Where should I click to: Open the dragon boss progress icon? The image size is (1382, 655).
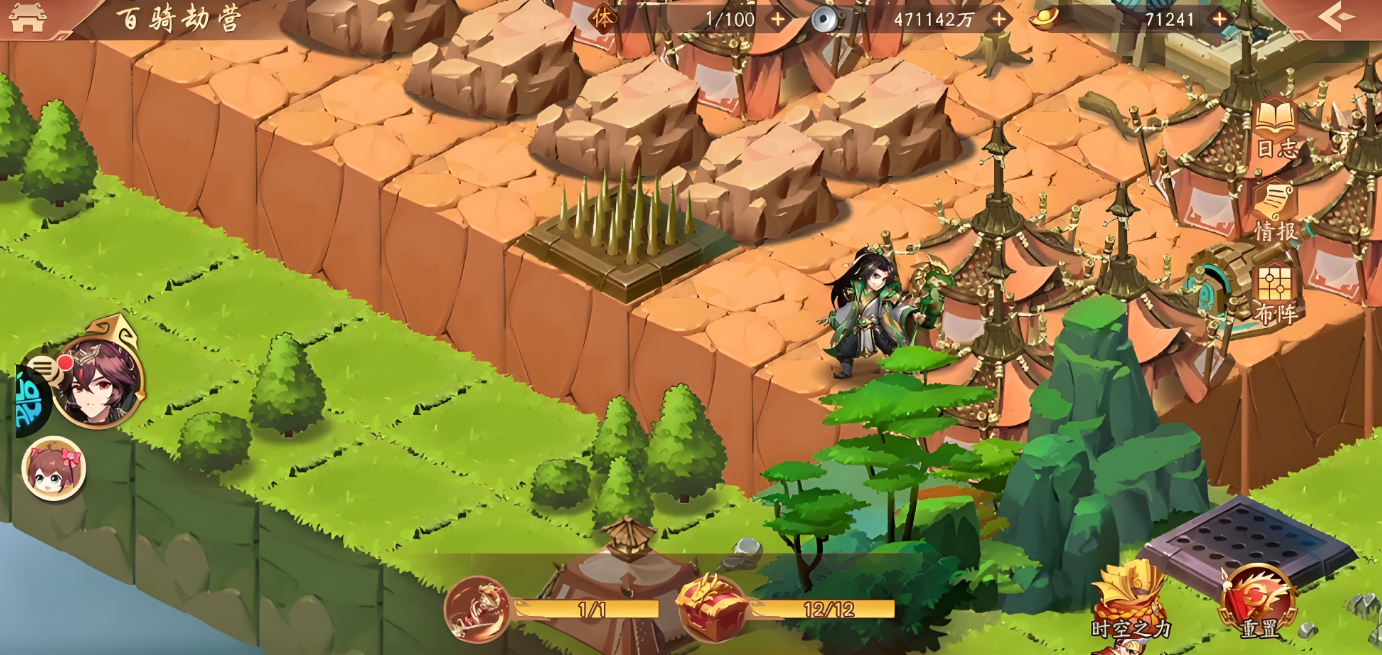pos(478,609)
